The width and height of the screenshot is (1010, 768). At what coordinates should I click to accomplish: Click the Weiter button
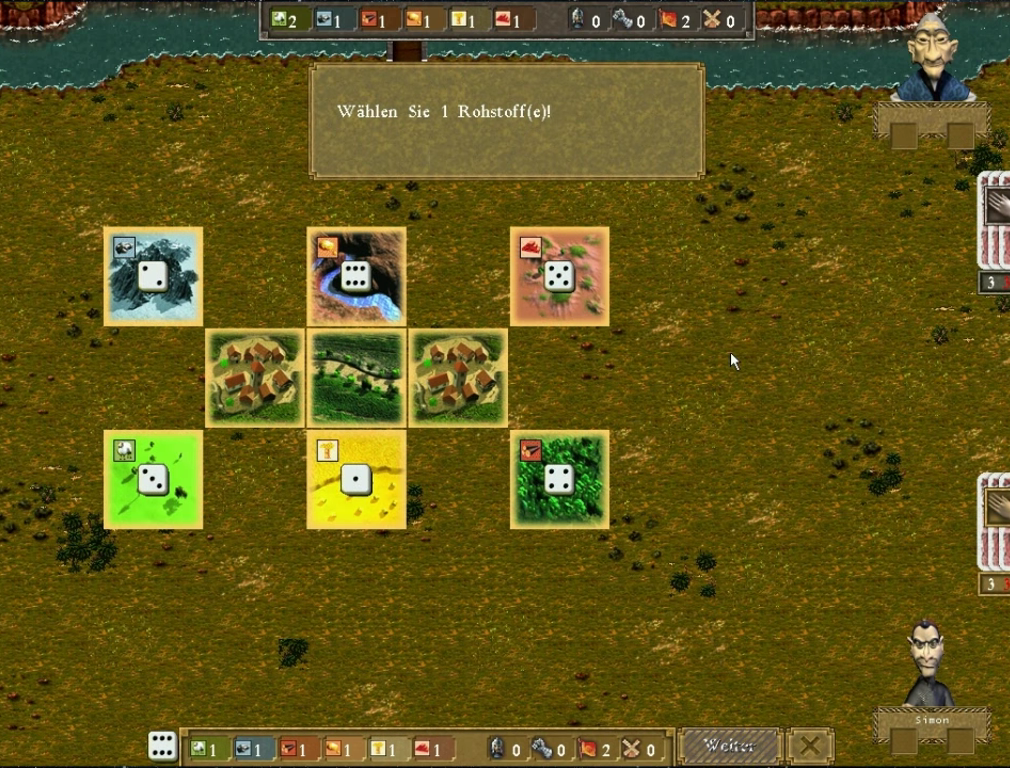728,746
